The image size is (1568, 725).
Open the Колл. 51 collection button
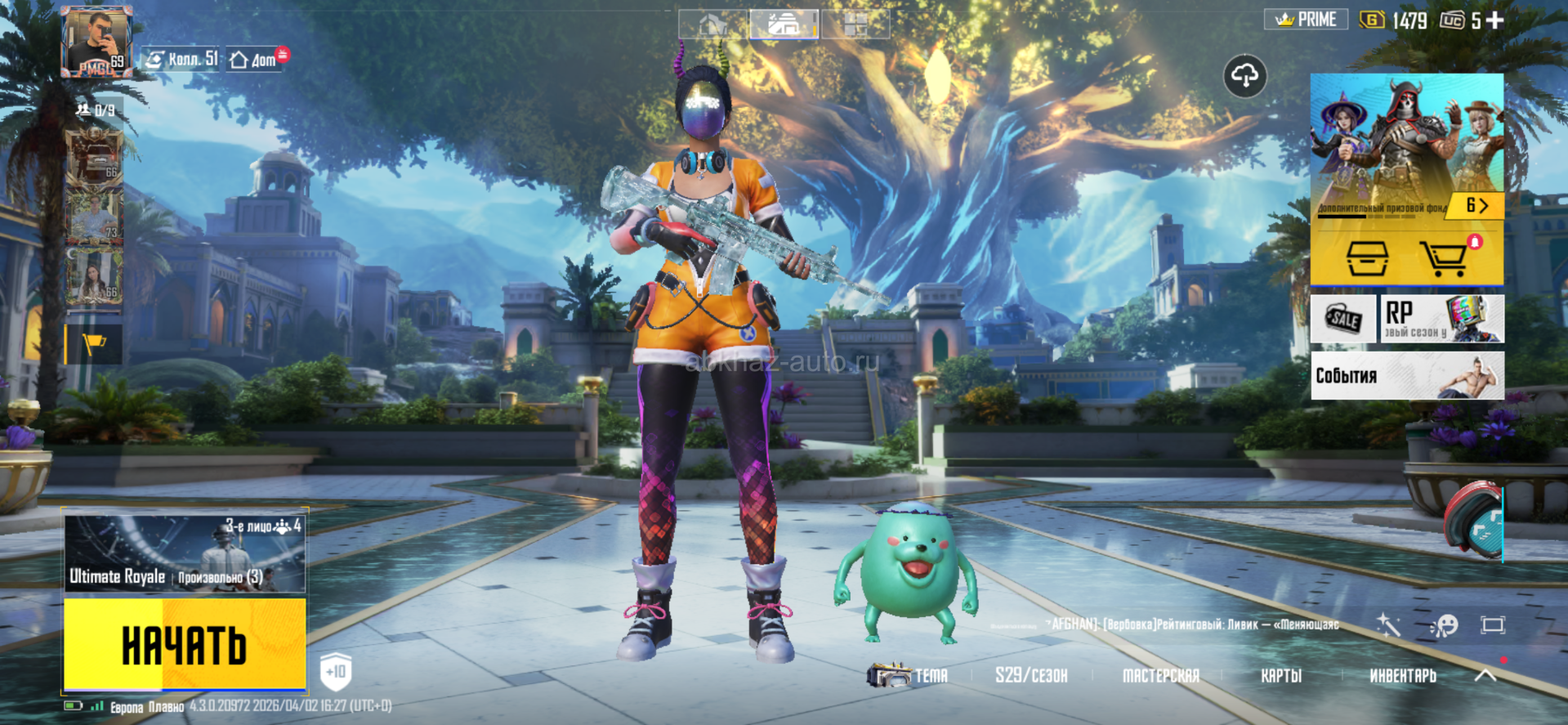pos(181,59)
